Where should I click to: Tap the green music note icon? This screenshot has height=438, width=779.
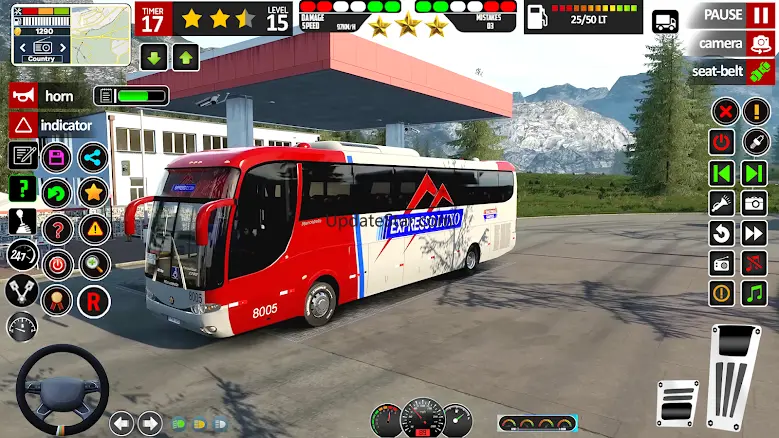tap(753, 293)
